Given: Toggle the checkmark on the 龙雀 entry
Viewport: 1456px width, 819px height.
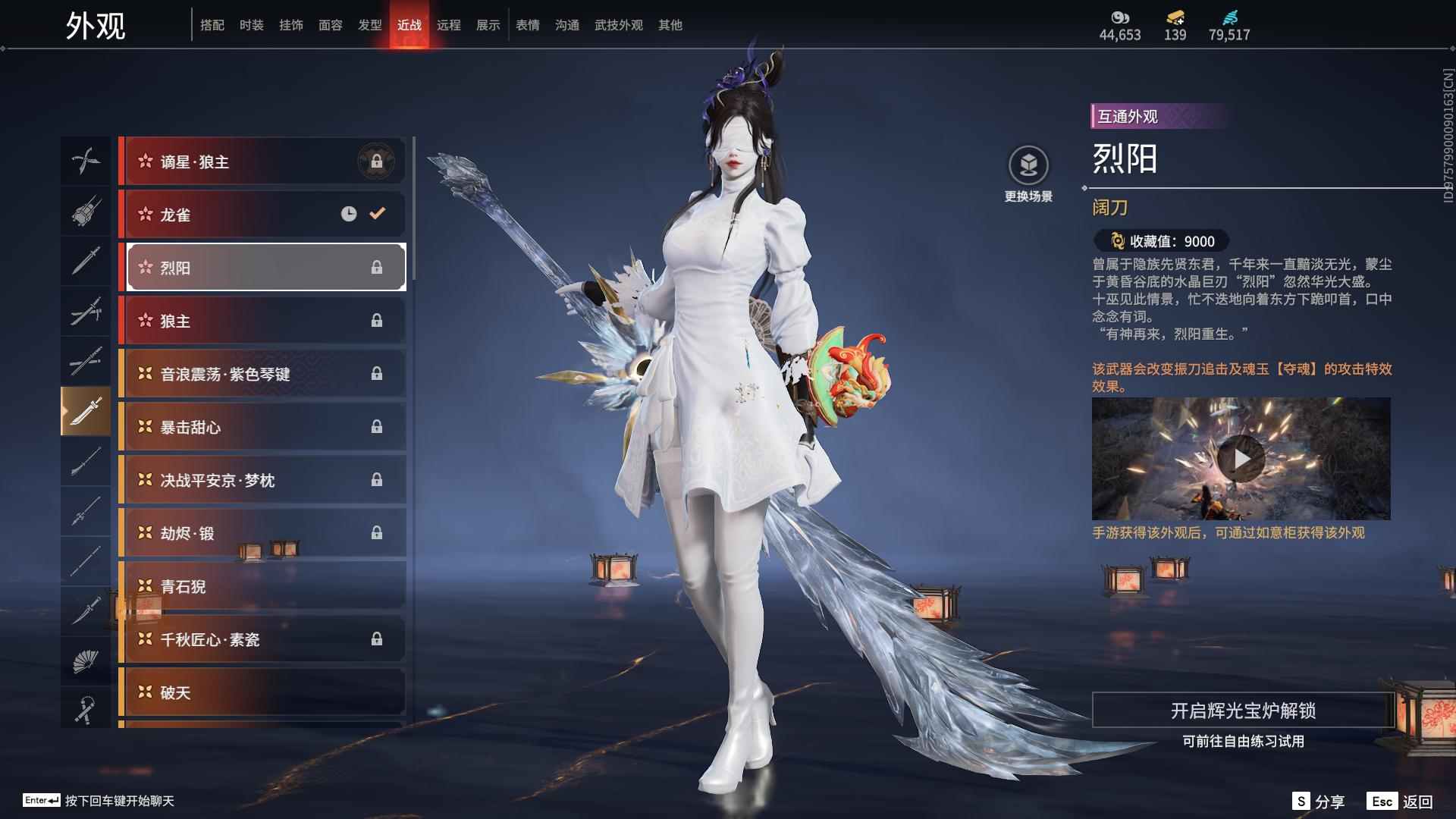Looking at the screenshot, I should tap(377, 214).
